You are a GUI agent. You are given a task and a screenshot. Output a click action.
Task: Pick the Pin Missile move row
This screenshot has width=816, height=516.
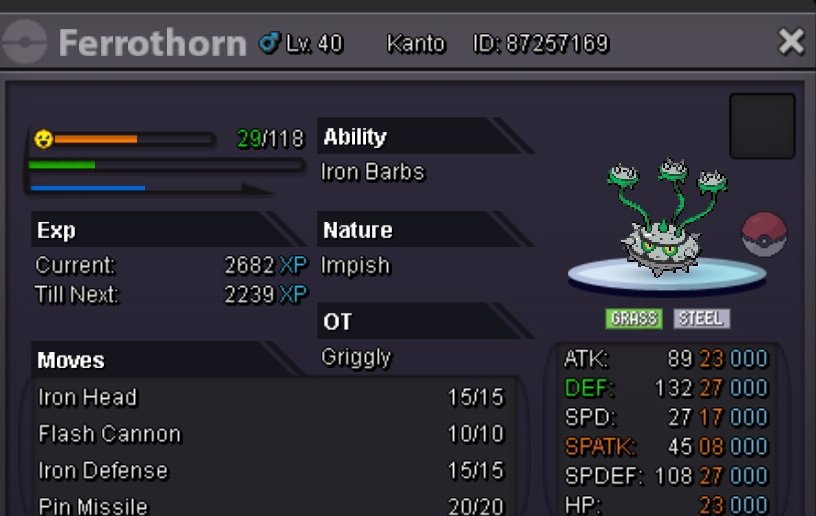pyautogui.click(x=270, y=506)
